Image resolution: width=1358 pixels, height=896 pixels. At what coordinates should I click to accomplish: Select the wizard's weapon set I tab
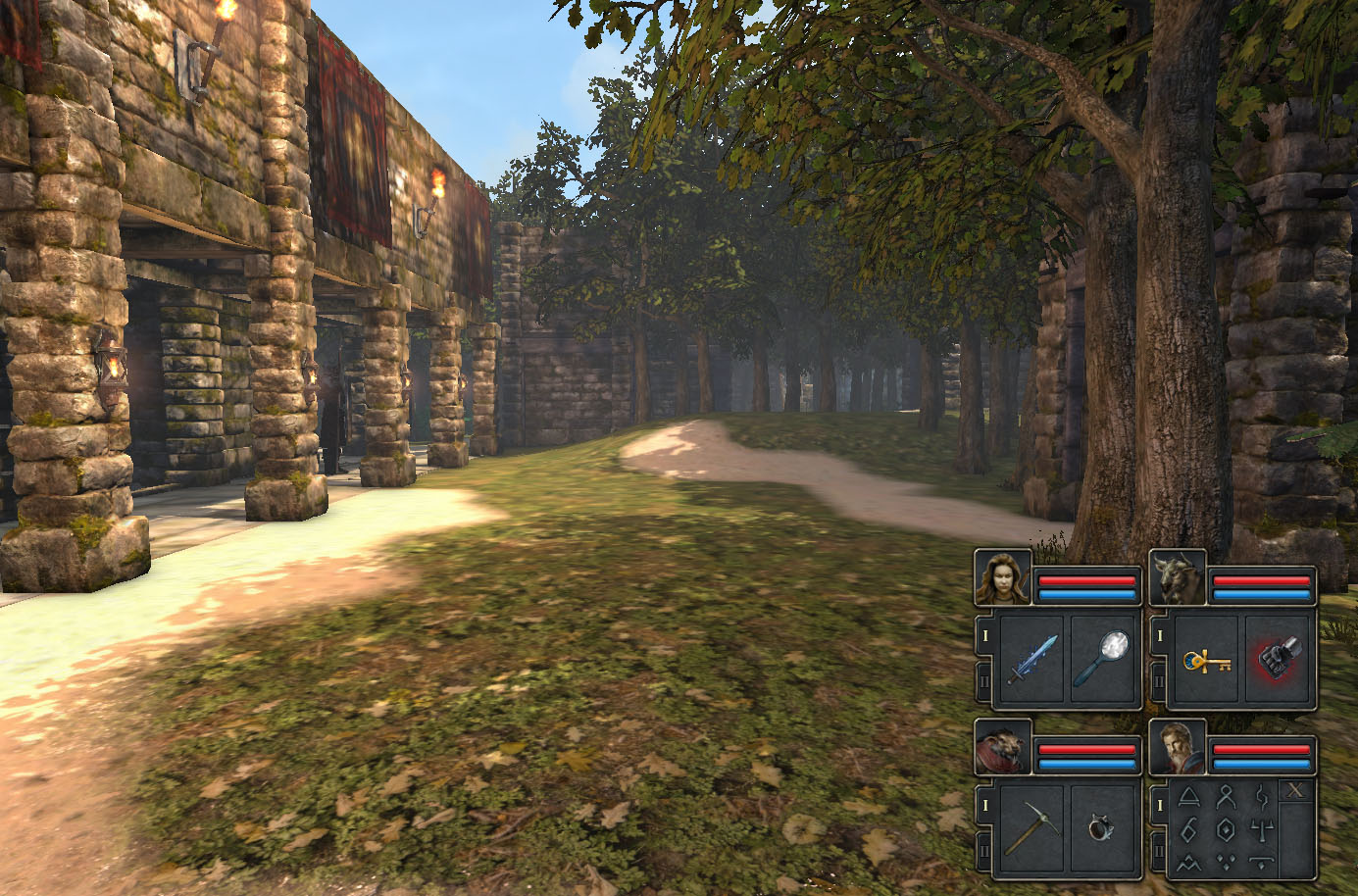(x=1159, y=806)
